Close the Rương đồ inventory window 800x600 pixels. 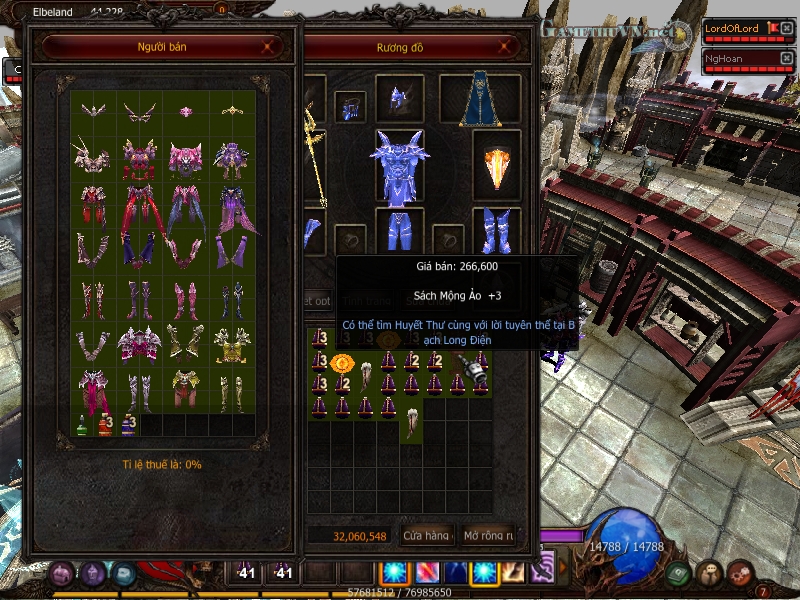508,46
